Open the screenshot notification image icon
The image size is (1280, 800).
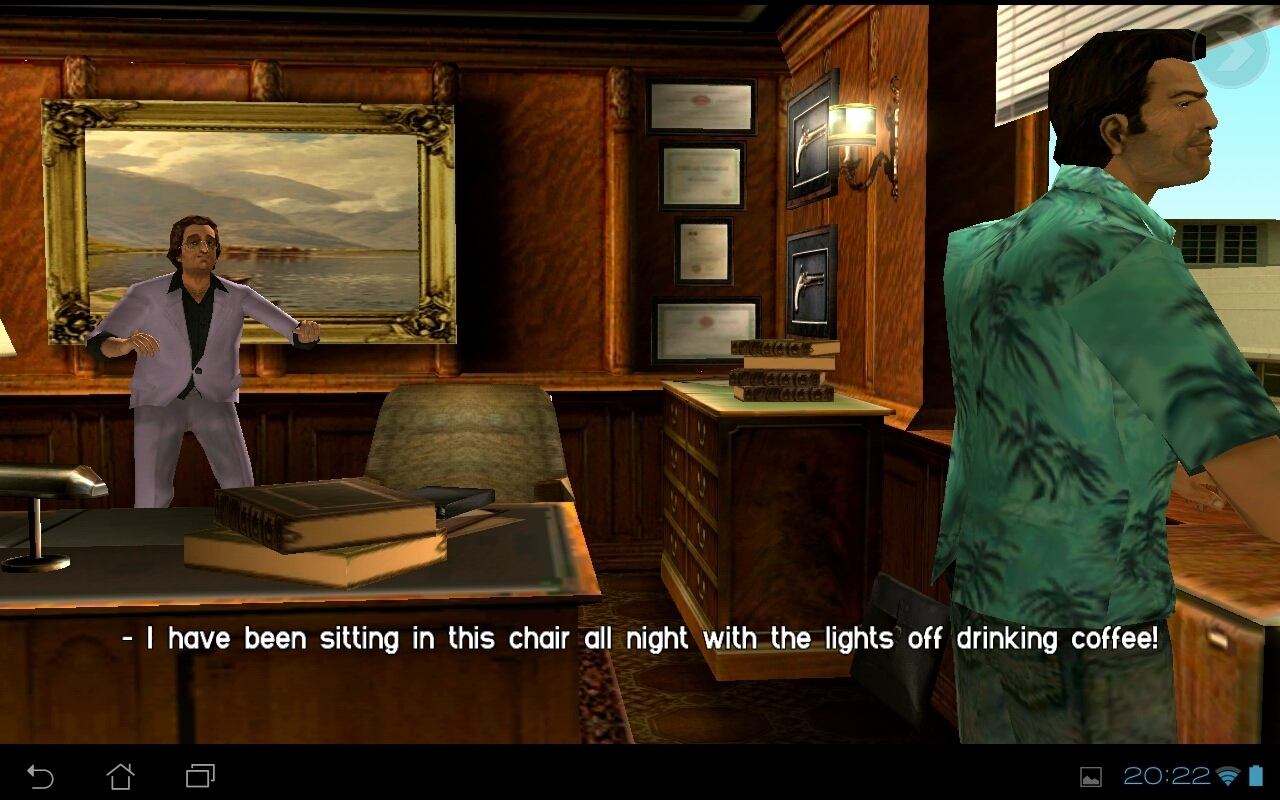1091,777
